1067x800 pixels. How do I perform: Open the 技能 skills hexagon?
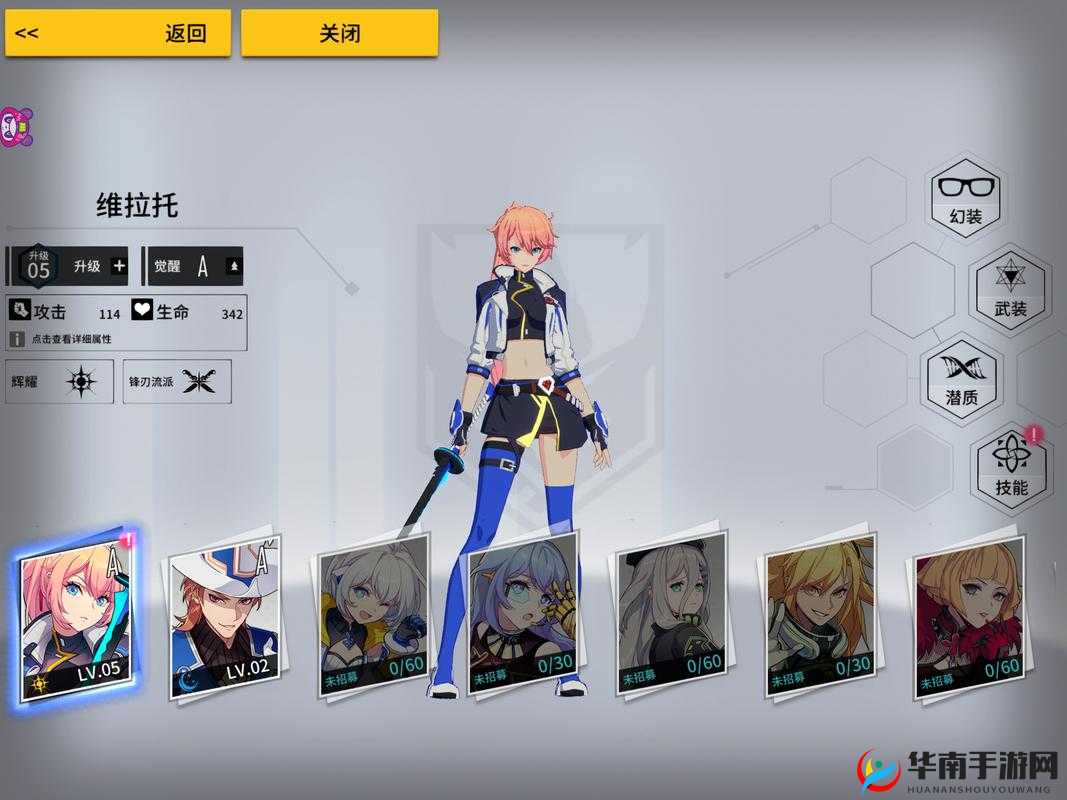coord(1011,467)
